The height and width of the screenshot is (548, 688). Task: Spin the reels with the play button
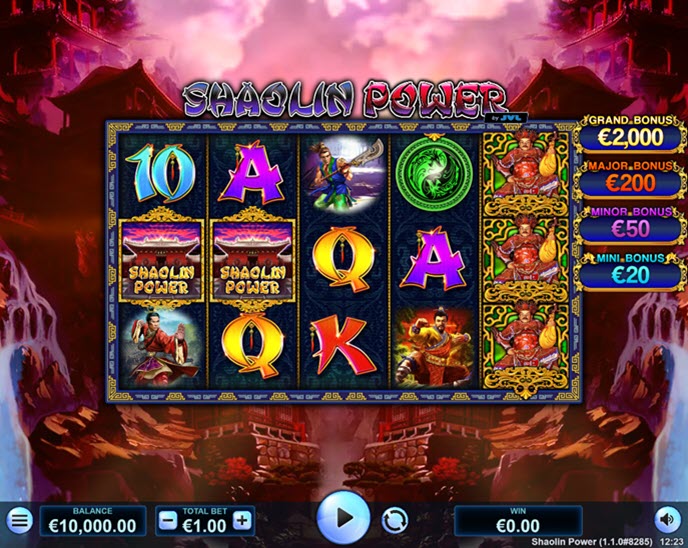tap(343, 518)
